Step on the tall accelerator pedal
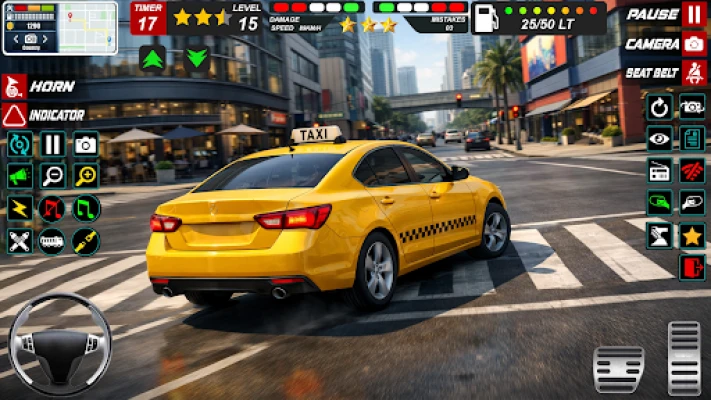The width and height of the screenshot is (711, 400). click(x=684, y=355)
